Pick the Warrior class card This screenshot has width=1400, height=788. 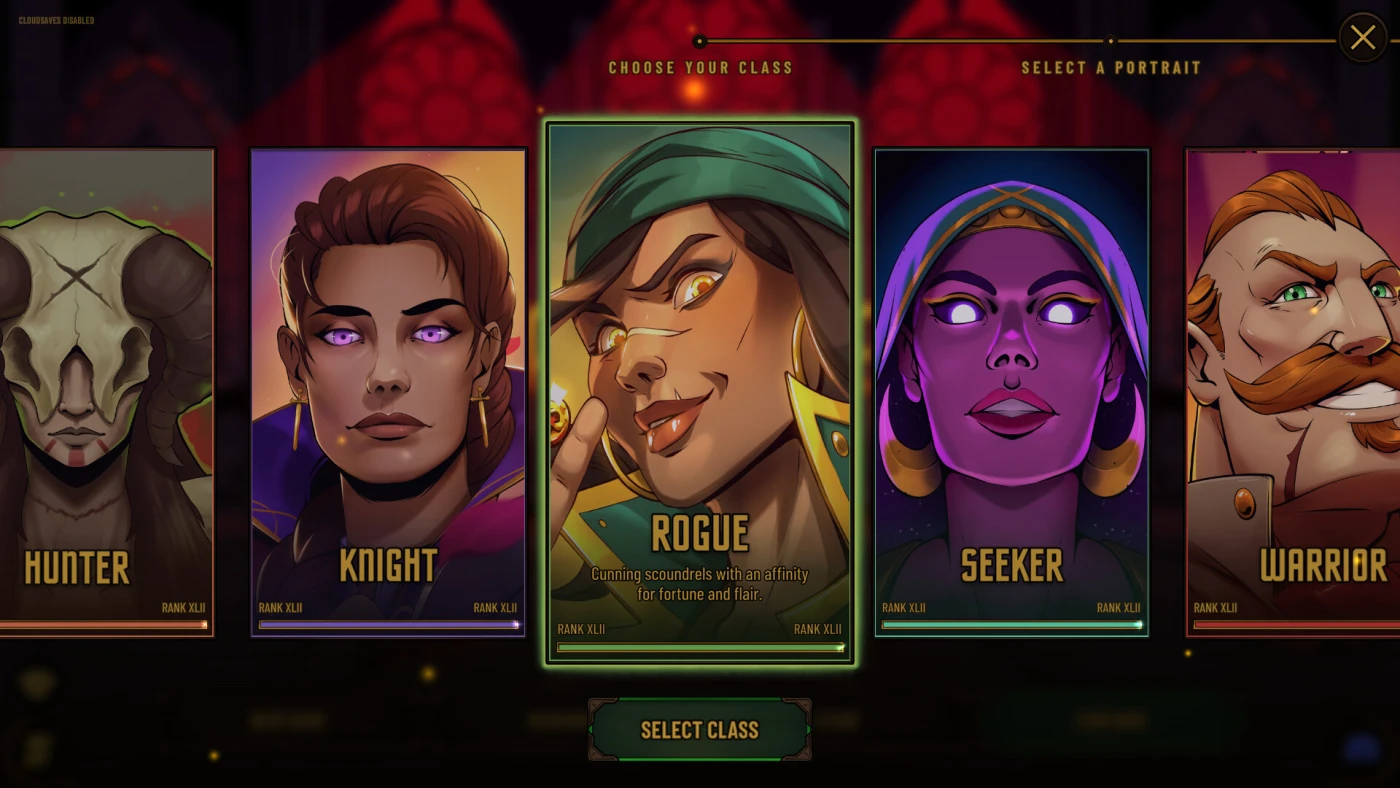[x=1295, y=392]
